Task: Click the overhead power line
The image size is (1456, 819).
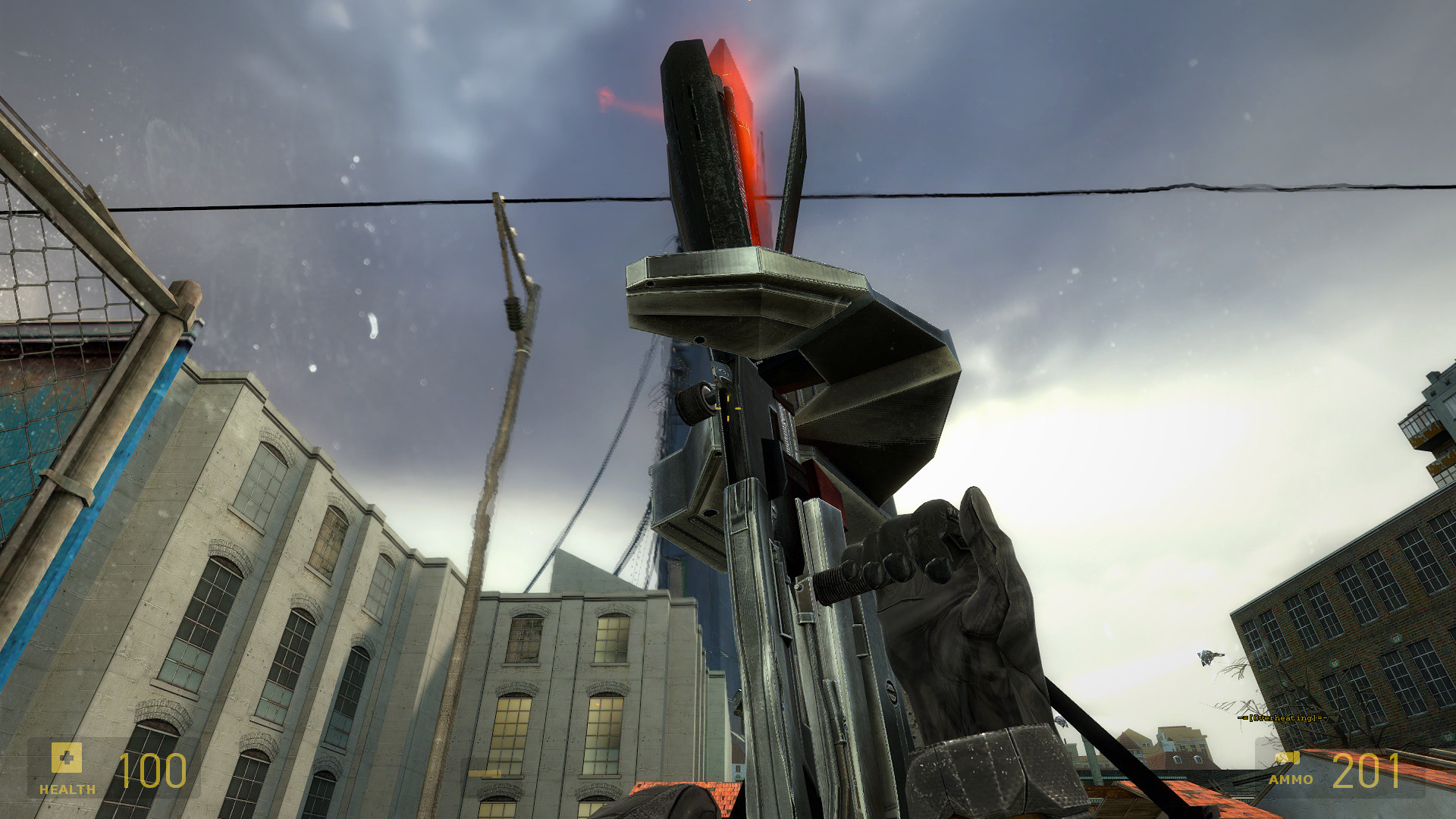Action: coord(1137,190)
